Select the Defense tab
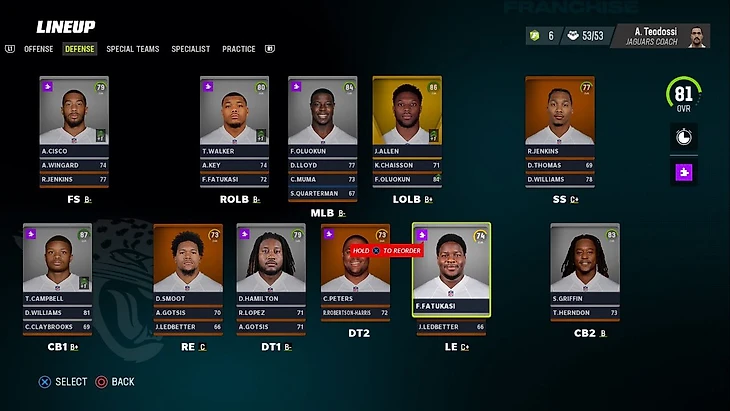Screen dimensions: 730x411 (79, 49)
